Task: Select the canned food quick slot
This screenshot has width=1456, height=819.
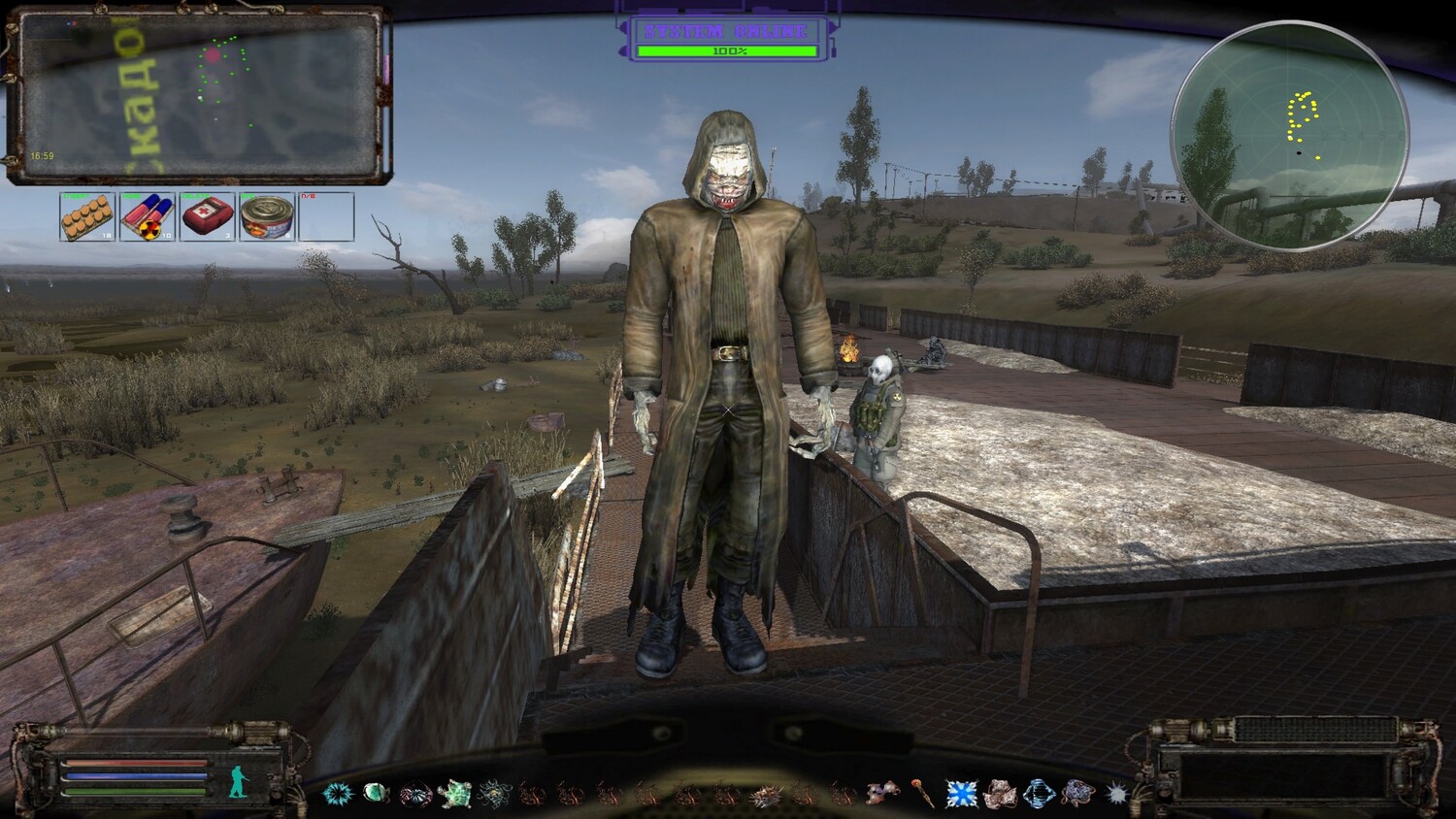Action: 267,216
